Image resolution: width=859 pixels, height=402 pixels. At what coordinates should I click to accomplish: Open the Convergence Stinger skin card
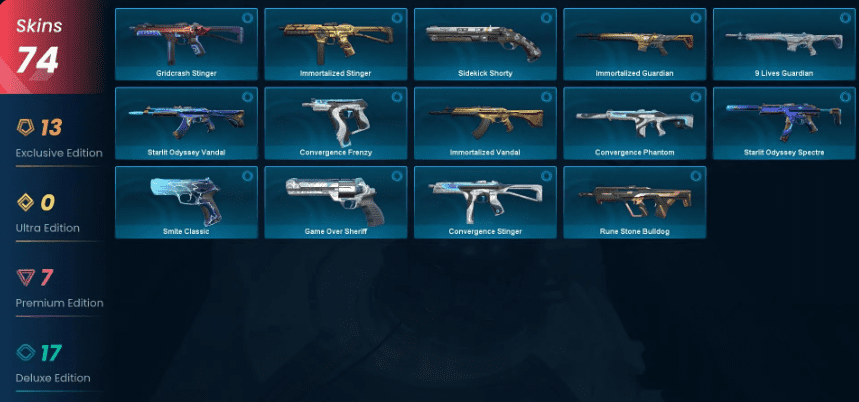(x=485, y=202)
